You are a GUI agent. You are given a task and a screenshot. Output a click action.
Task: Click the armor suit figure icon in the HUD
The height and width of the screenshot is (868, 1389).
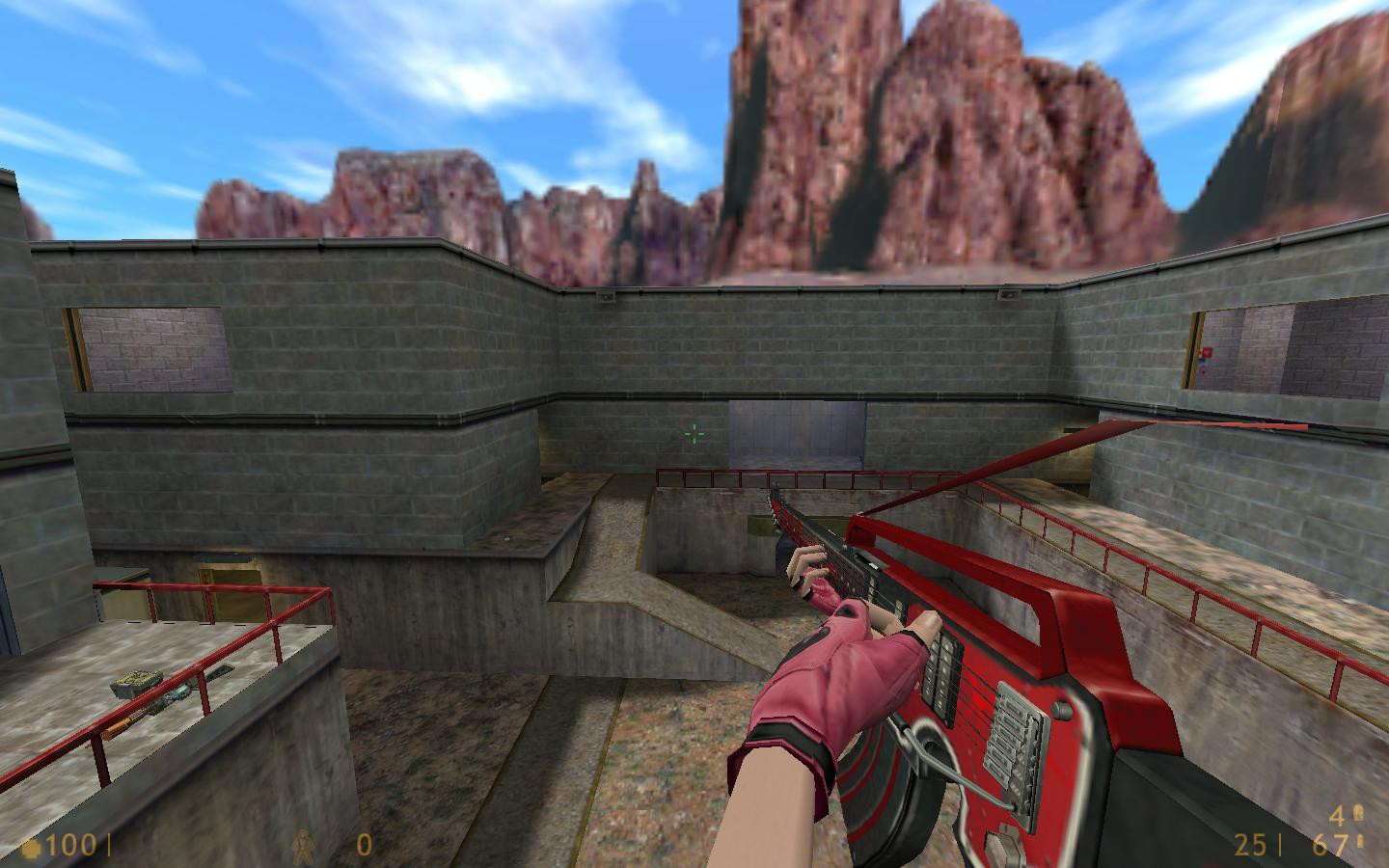point(305,847)
